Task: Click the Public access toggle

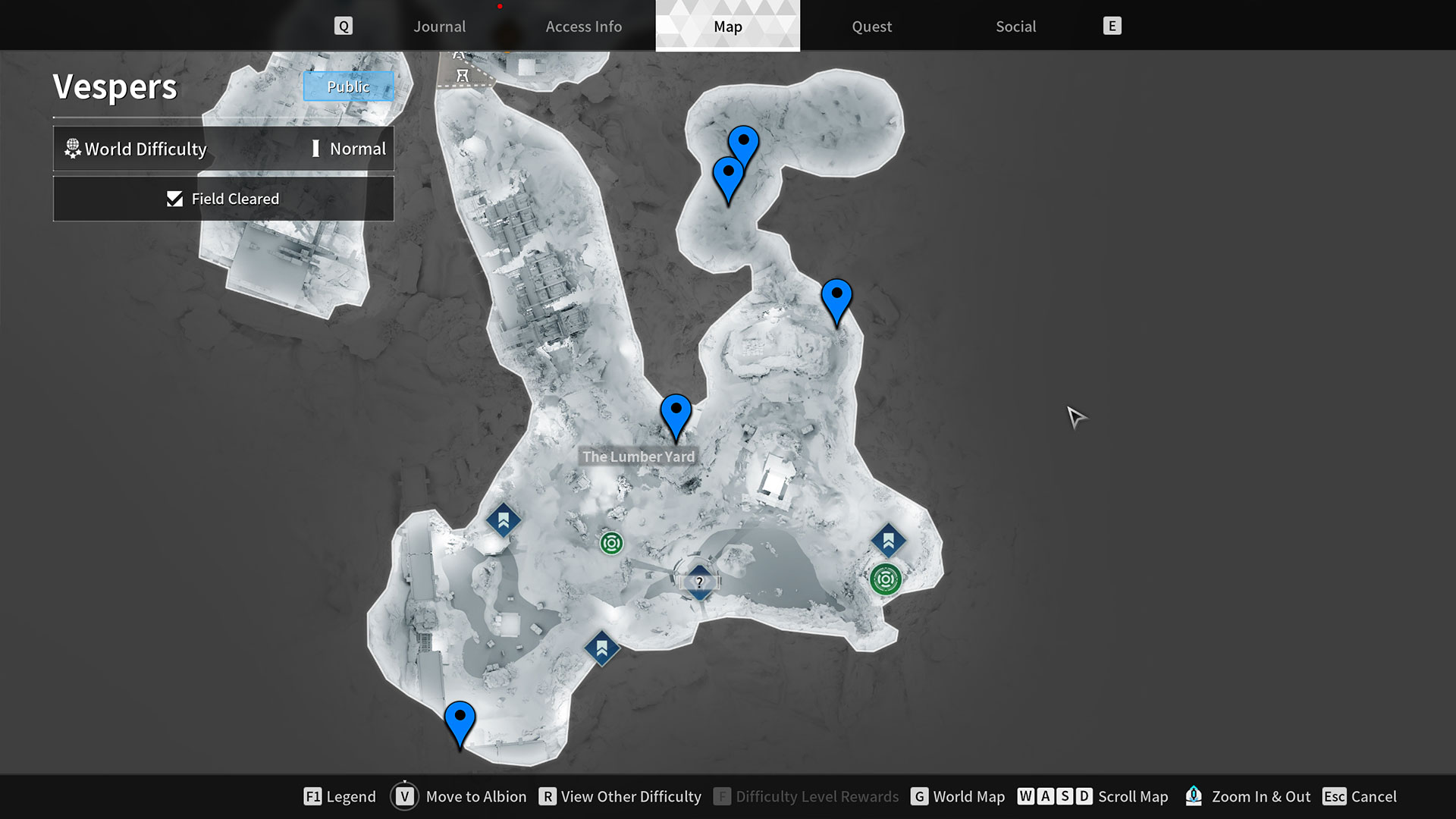Action: [348, 86]
